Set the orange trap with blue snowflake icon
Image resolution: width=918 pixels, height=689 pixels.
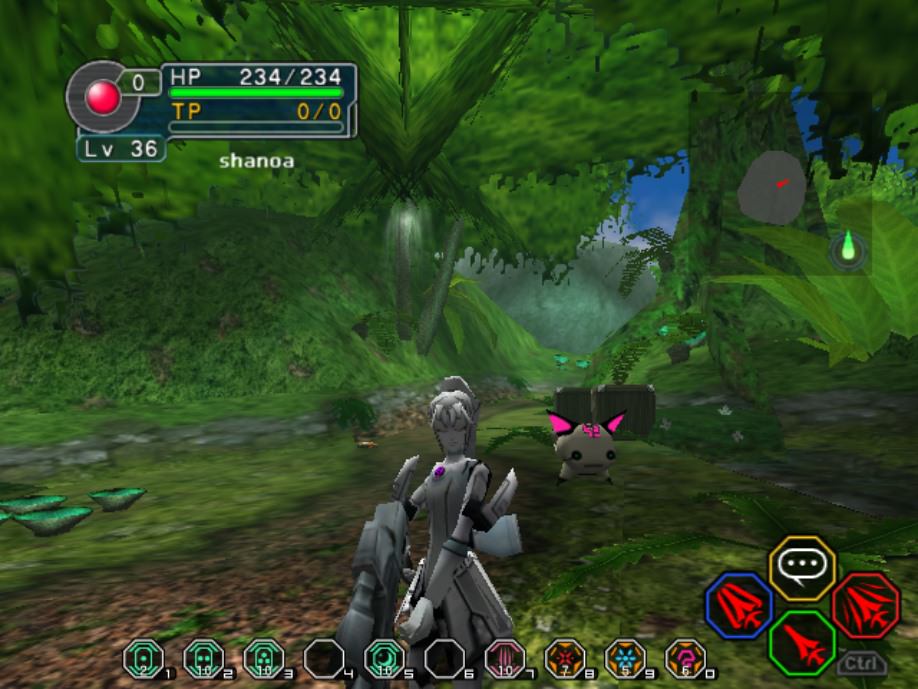click(x=623, y=658)
